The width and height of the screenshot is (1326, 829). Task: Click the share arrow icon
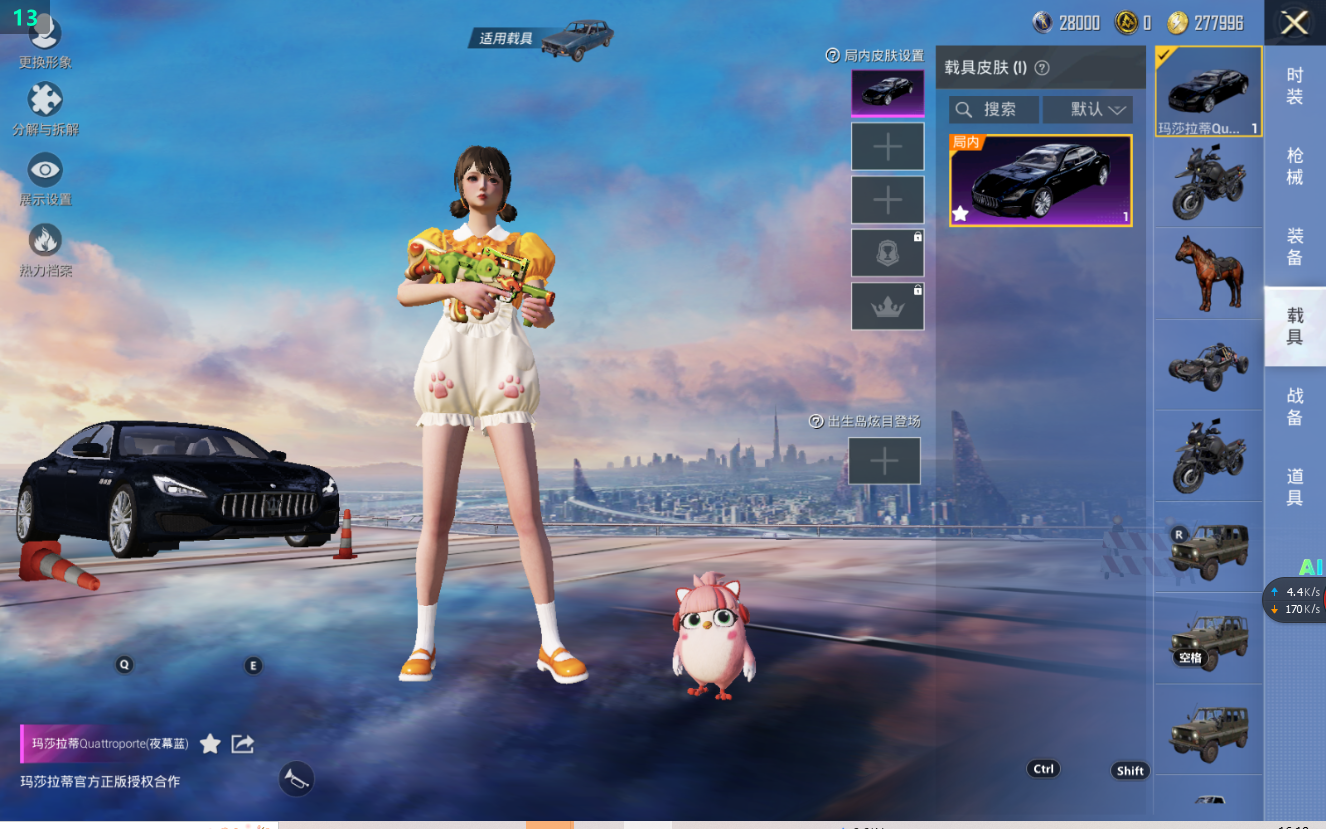243,744
